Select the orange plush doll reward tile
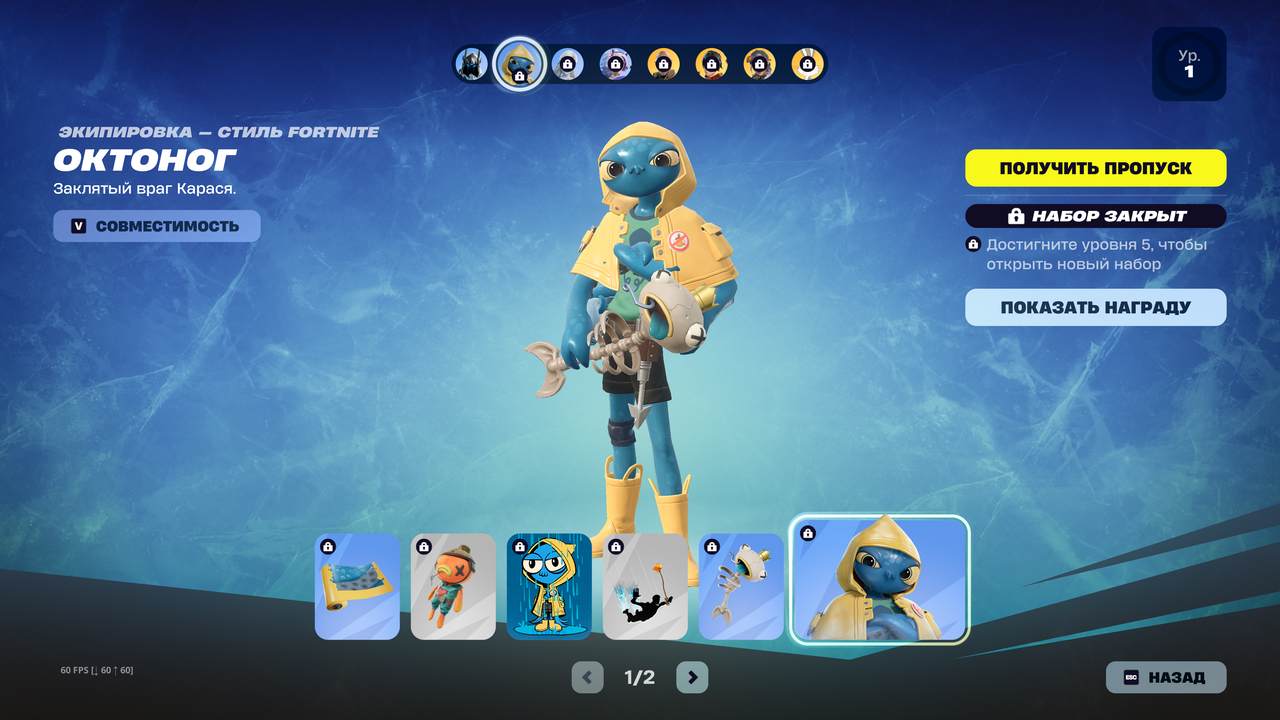Viewport: 1280px width, 720px height. pyautogui.click(x=453, y=586)
